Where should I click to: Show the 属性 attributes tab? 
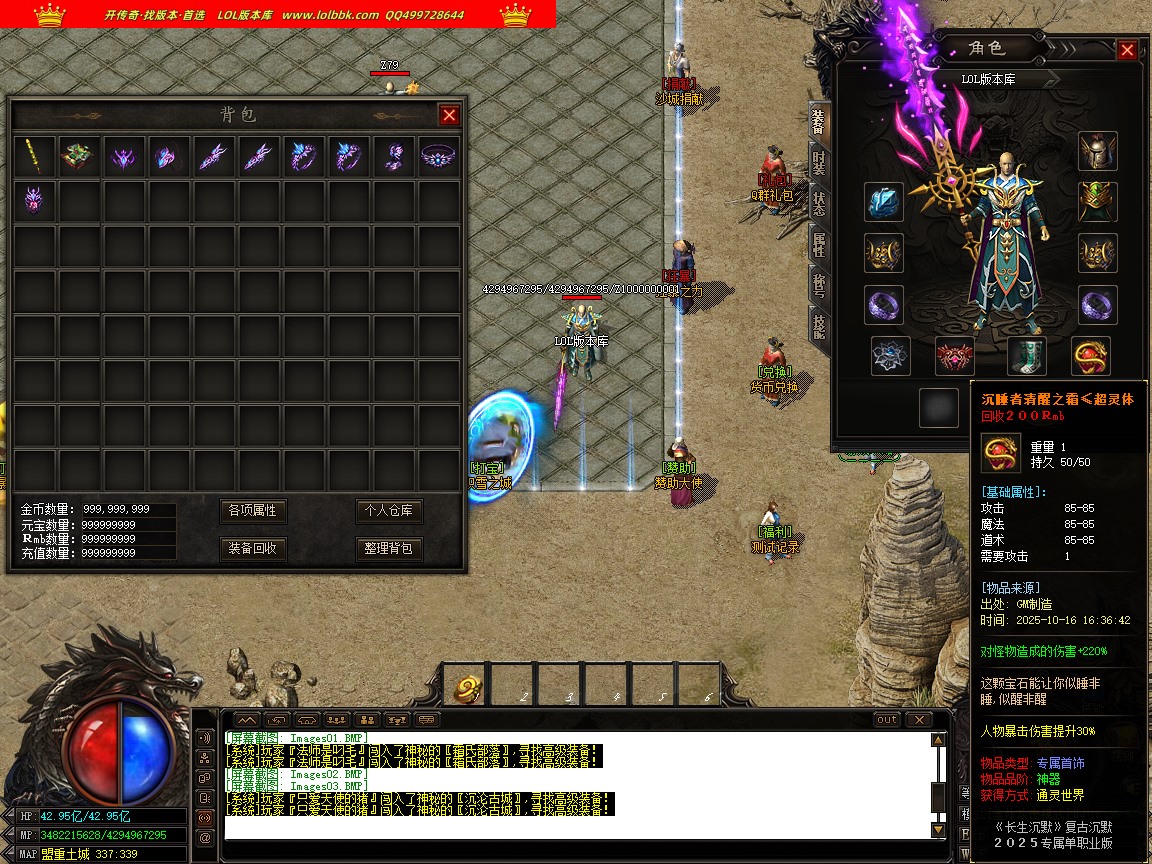tap(819, 241)
